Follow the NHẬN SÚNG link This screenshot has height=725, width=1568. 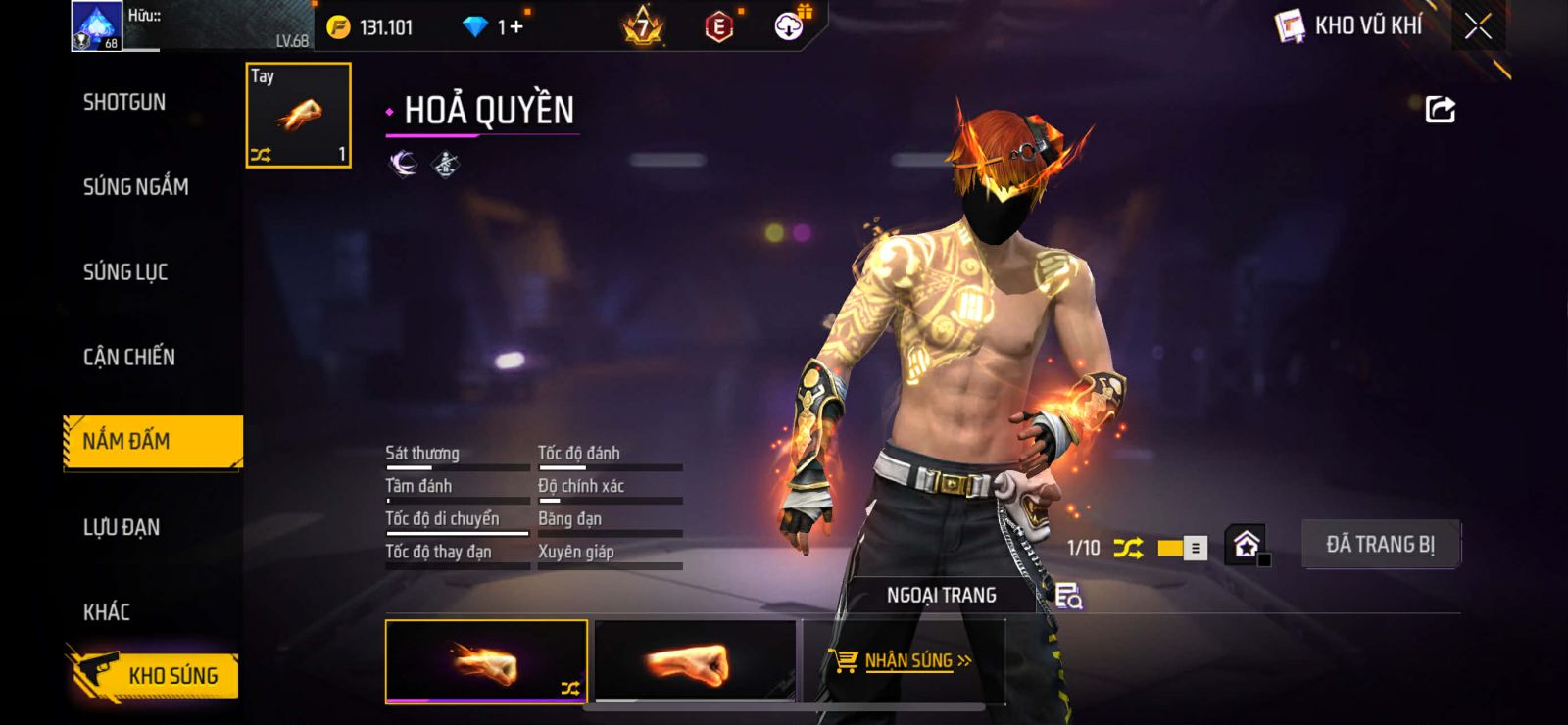pyautogui.click(x=906, y=661)
